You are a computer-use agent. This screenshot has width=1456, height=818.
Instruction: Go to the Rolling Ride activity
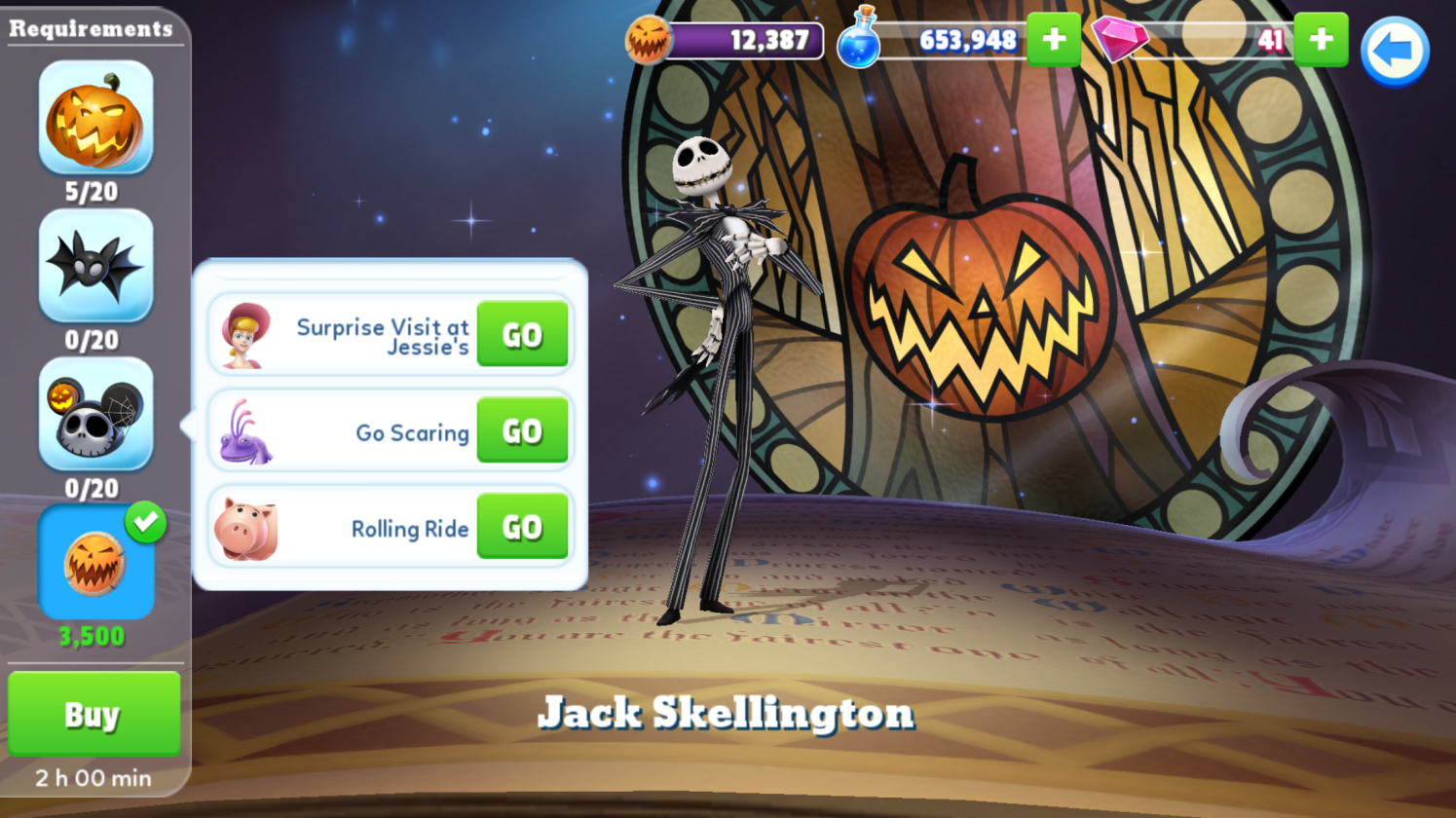(522, 527)
